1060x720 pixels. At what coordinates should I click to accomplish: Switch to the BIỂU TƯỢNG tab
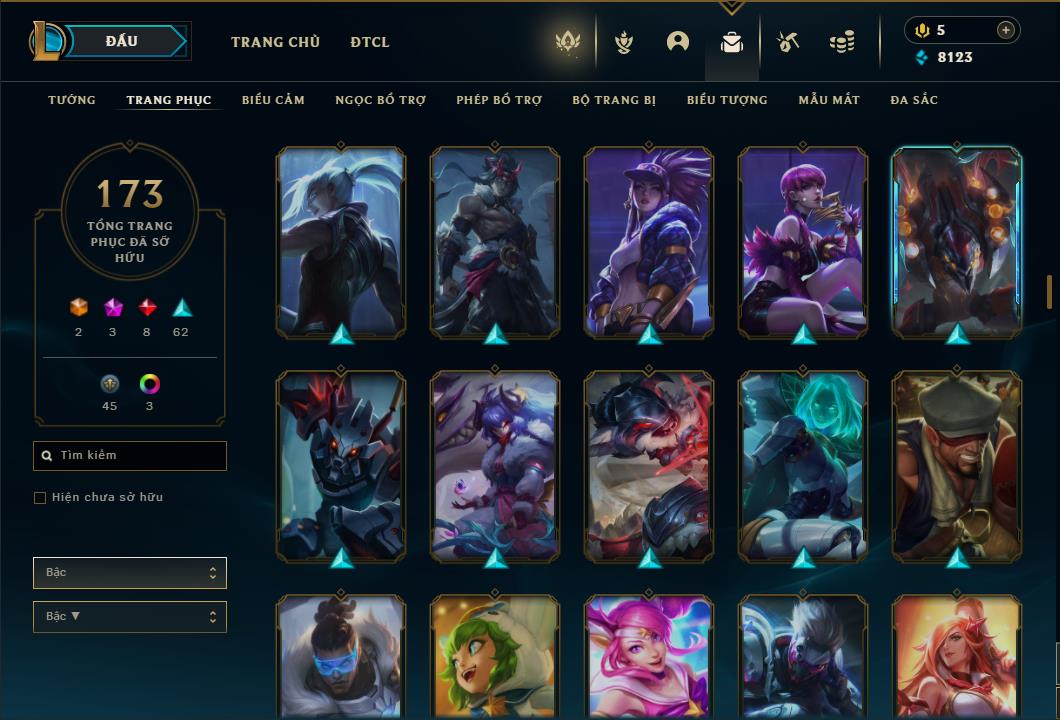(727, 100)
